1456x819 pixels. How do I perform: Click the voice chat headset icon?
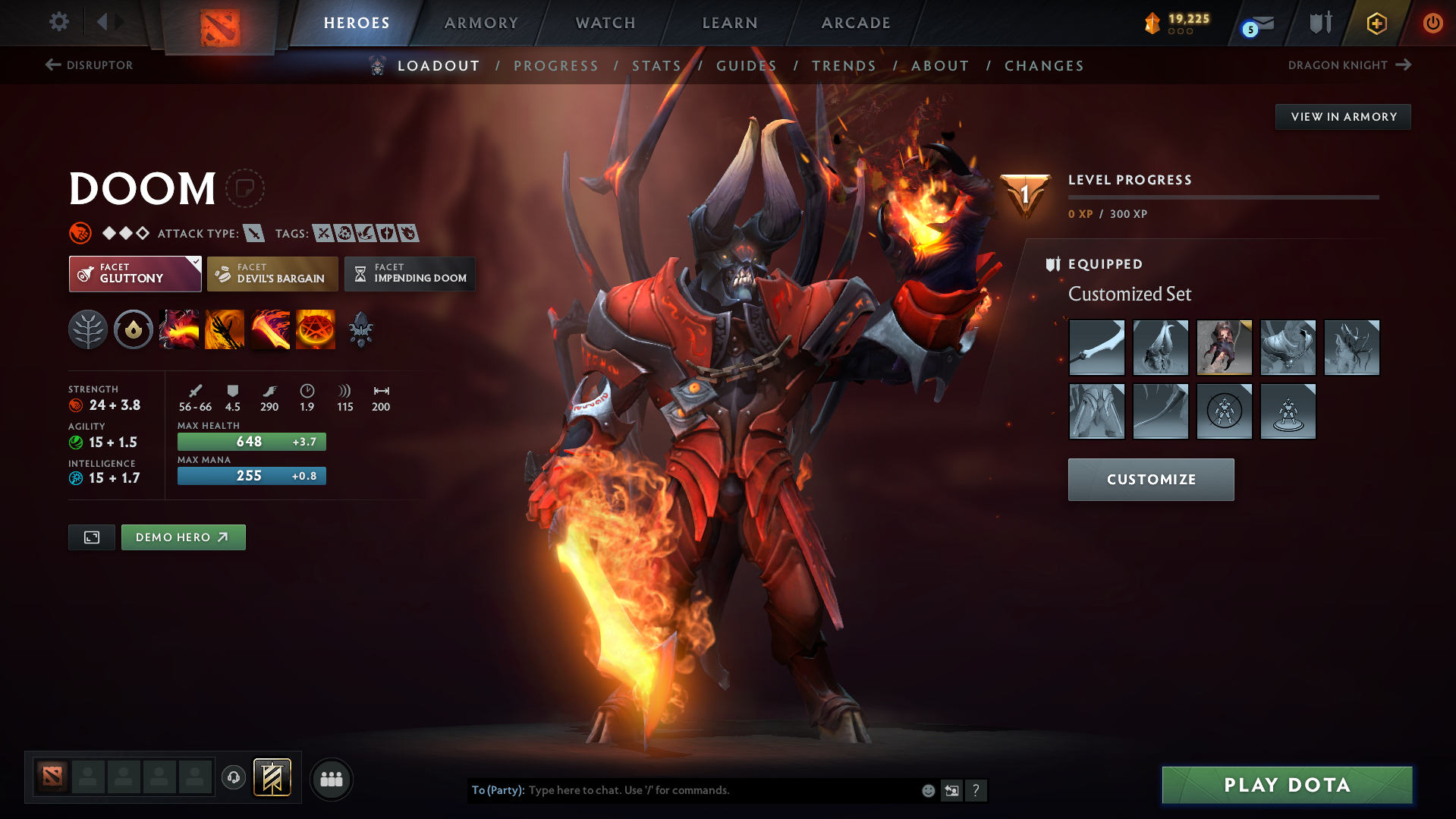(233, 778)
